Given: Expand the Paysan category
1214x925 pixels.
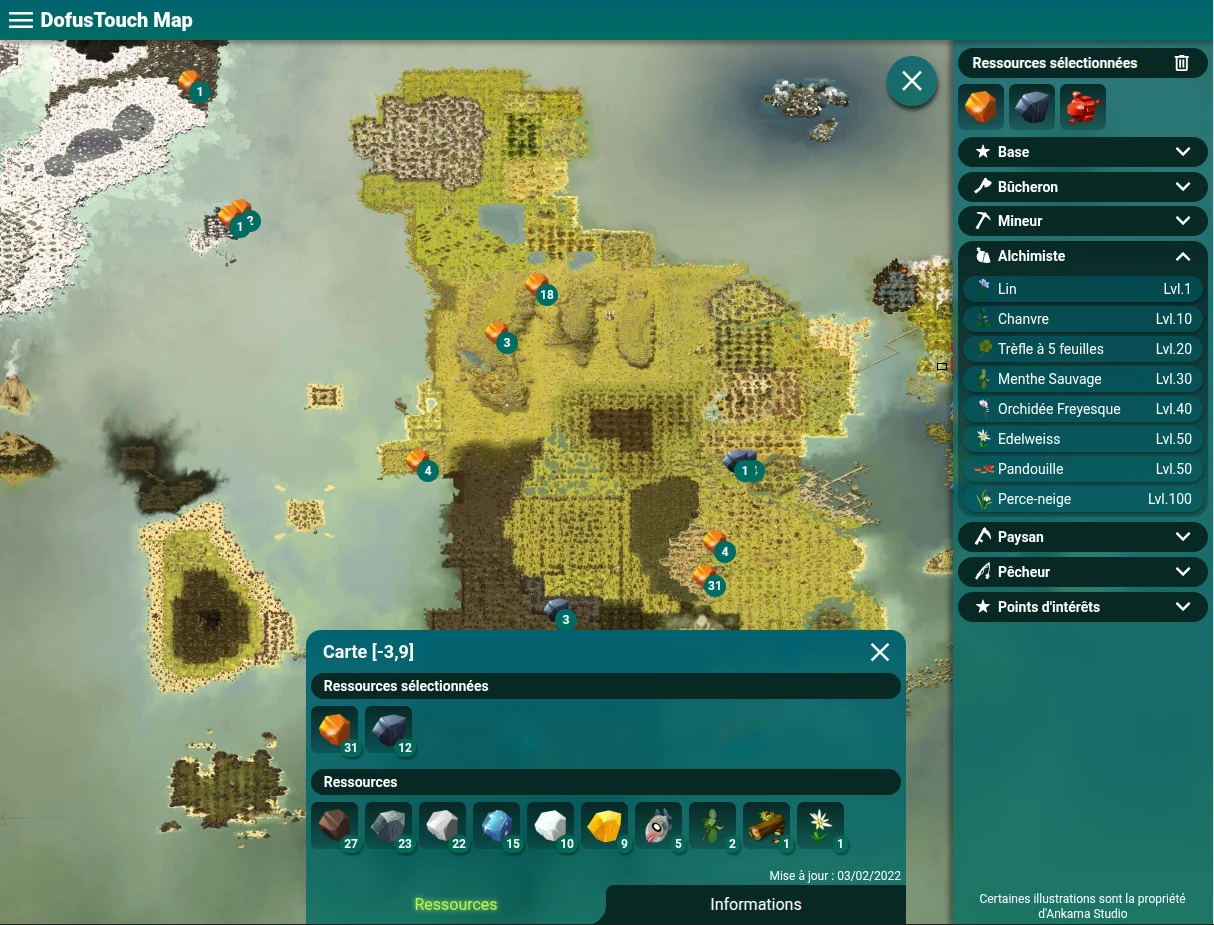Looking at the screenshot, I should click(x=1082, y=537).
